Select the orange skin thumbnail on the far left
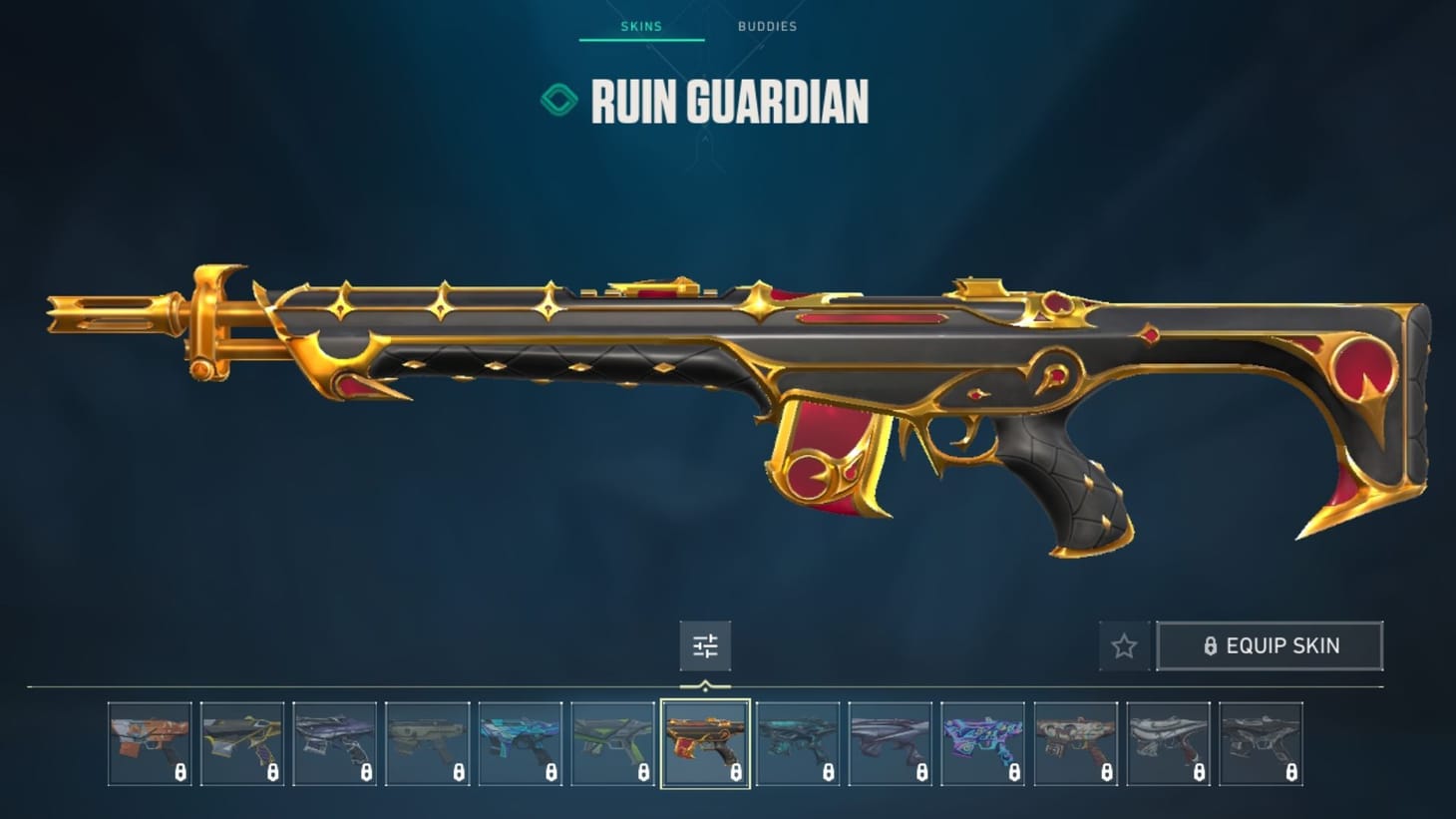The width and height of the screenshot is (1456, 819). pos(150,743)
